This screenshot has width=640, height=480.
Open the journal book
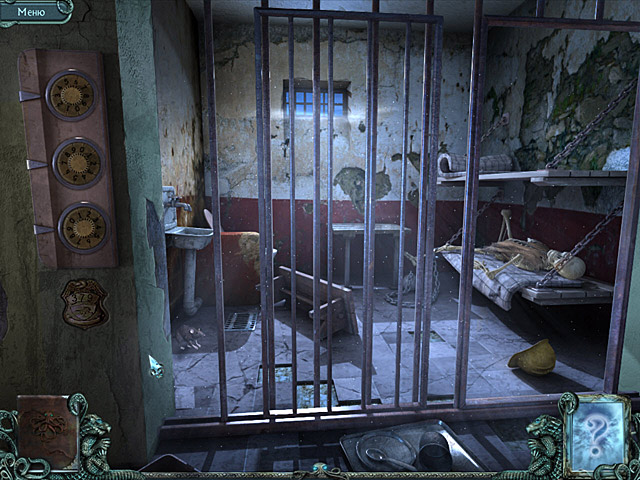[x=45, y=431]
